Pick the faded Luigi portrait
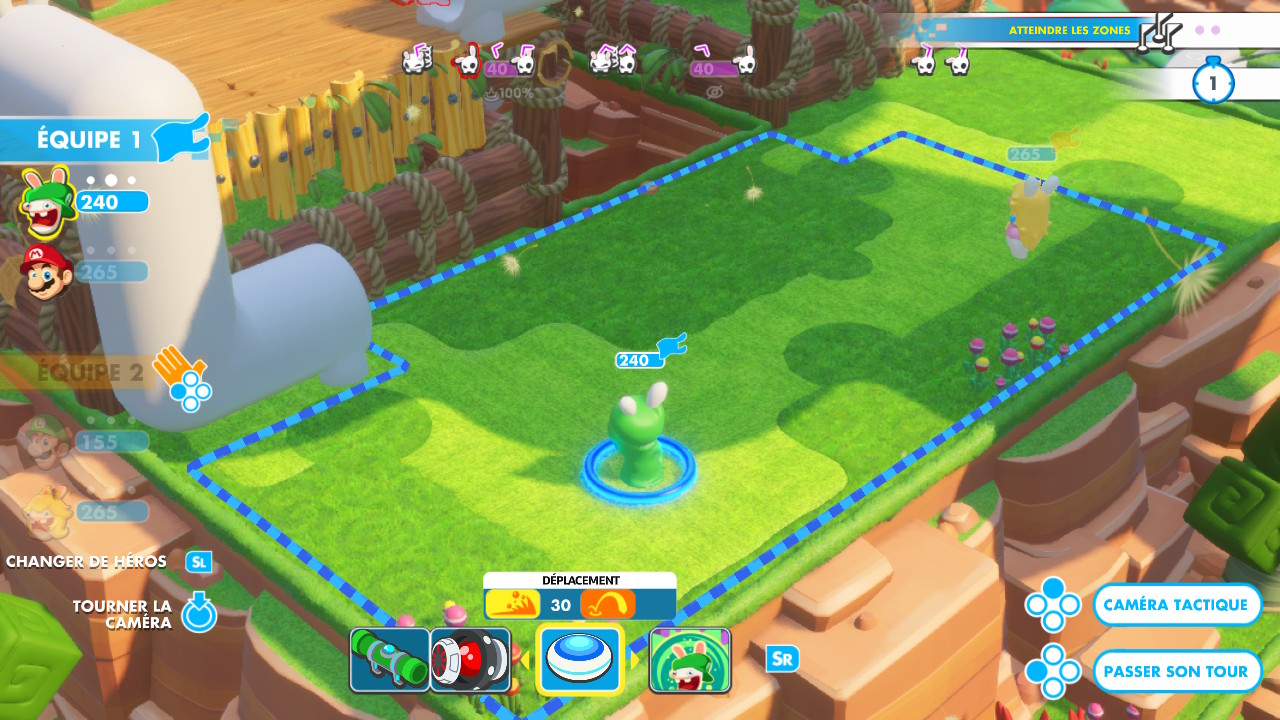The width and height of the screenshot is (1280, 720). click(45, 440)
